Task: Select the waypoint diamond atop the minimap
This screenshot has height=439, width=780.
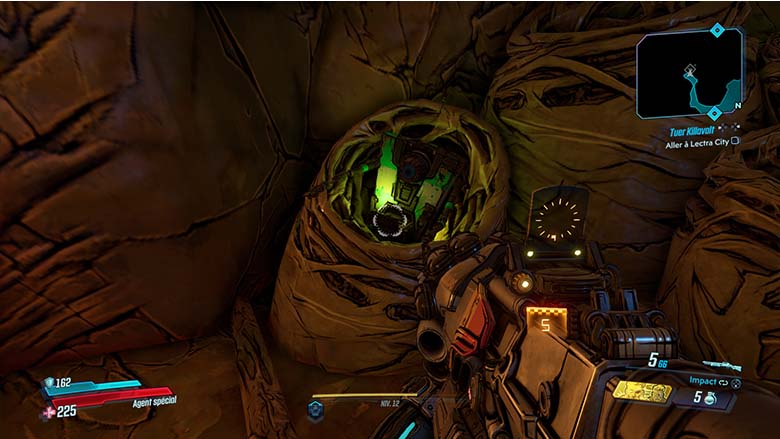Action: (716, 30)
